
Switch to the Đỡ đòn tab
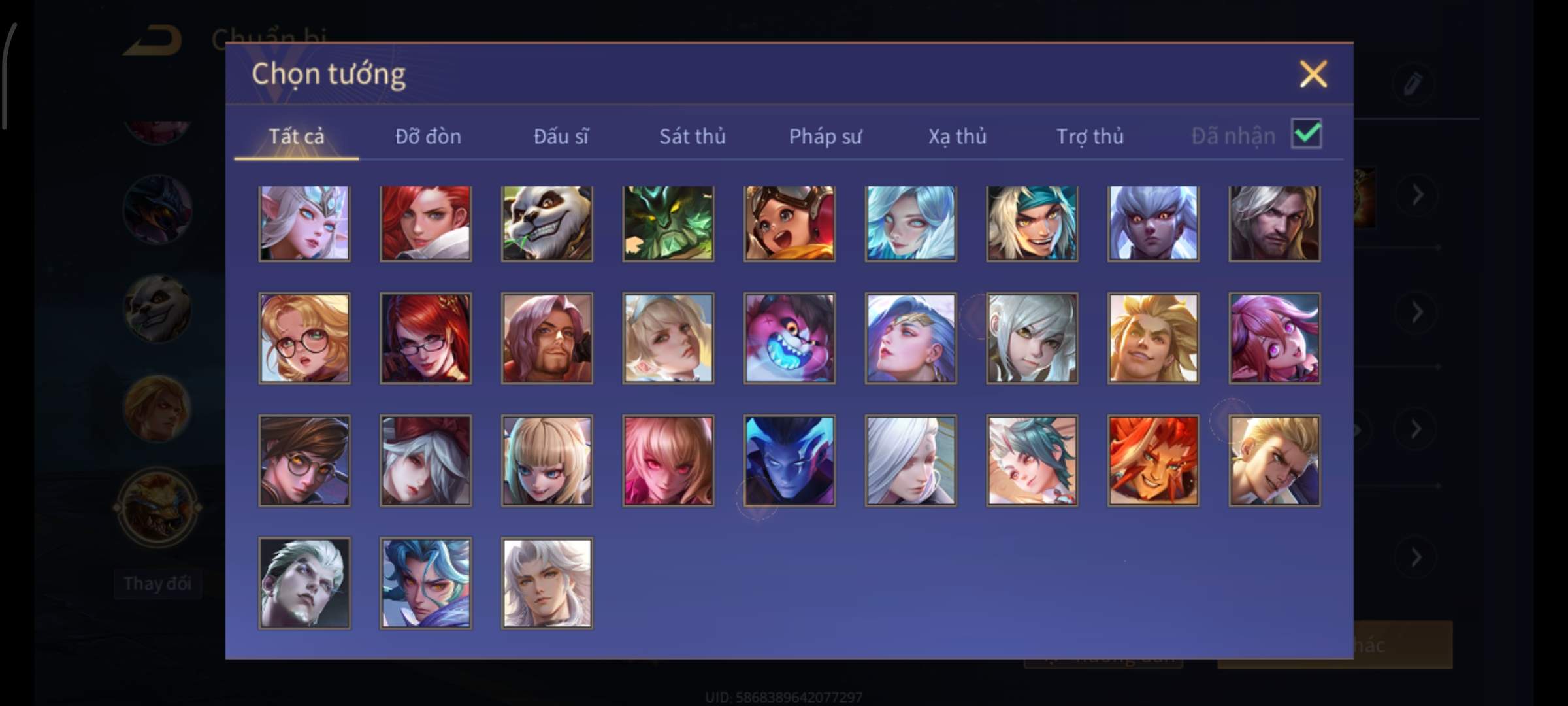coord(428,136)
